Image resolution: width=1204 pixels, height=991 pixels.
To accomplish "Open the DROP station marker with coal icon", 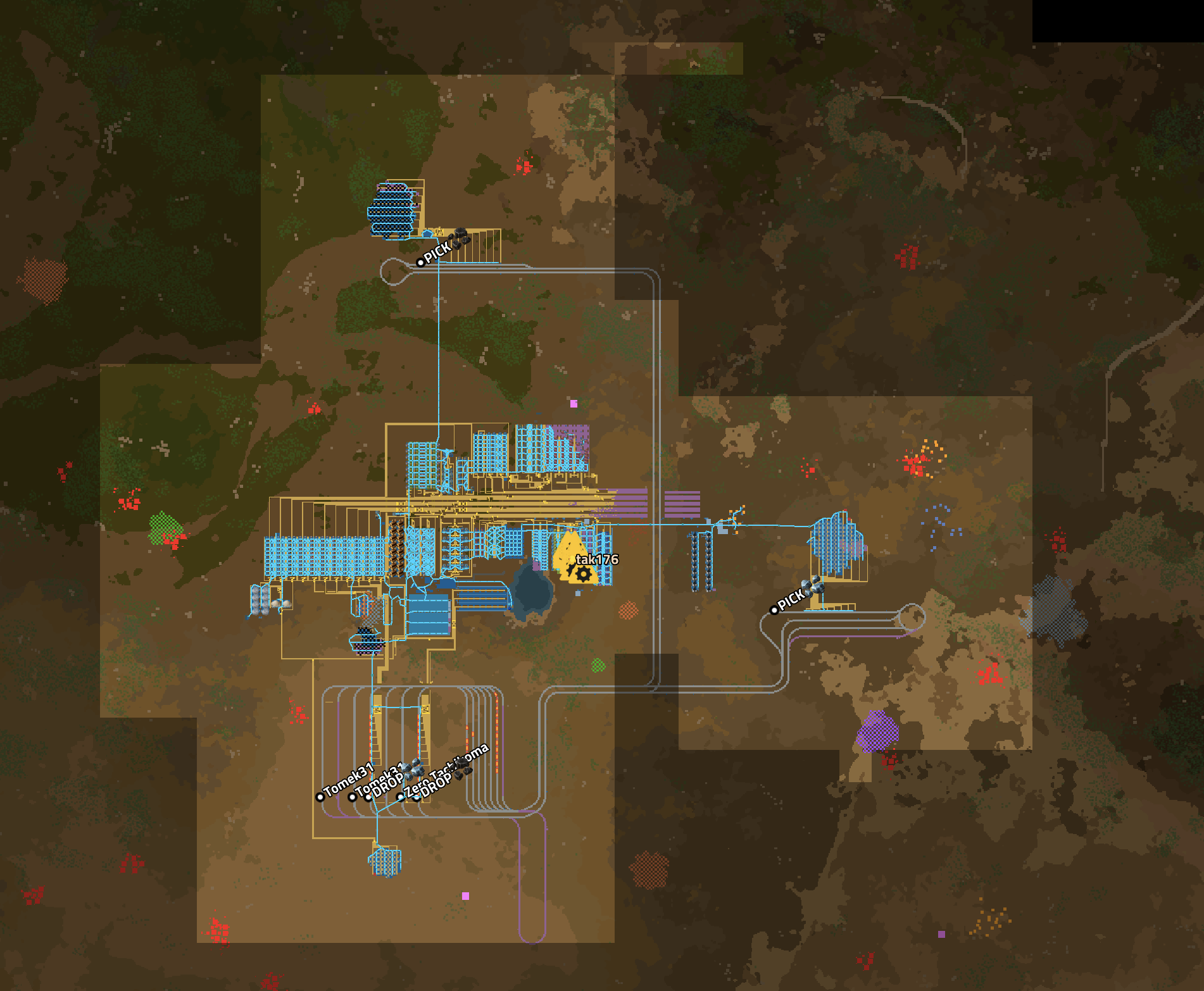I will coord(417,797).
